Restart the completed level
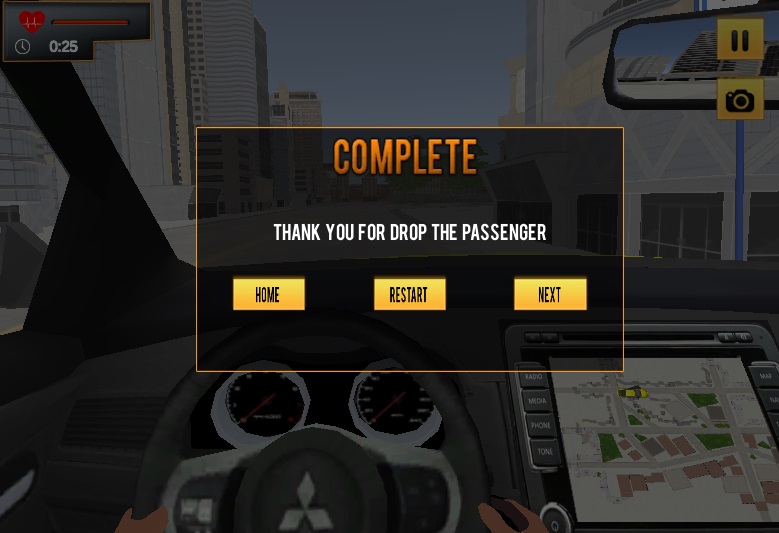The image size is (779, 533). pos(409,294)
